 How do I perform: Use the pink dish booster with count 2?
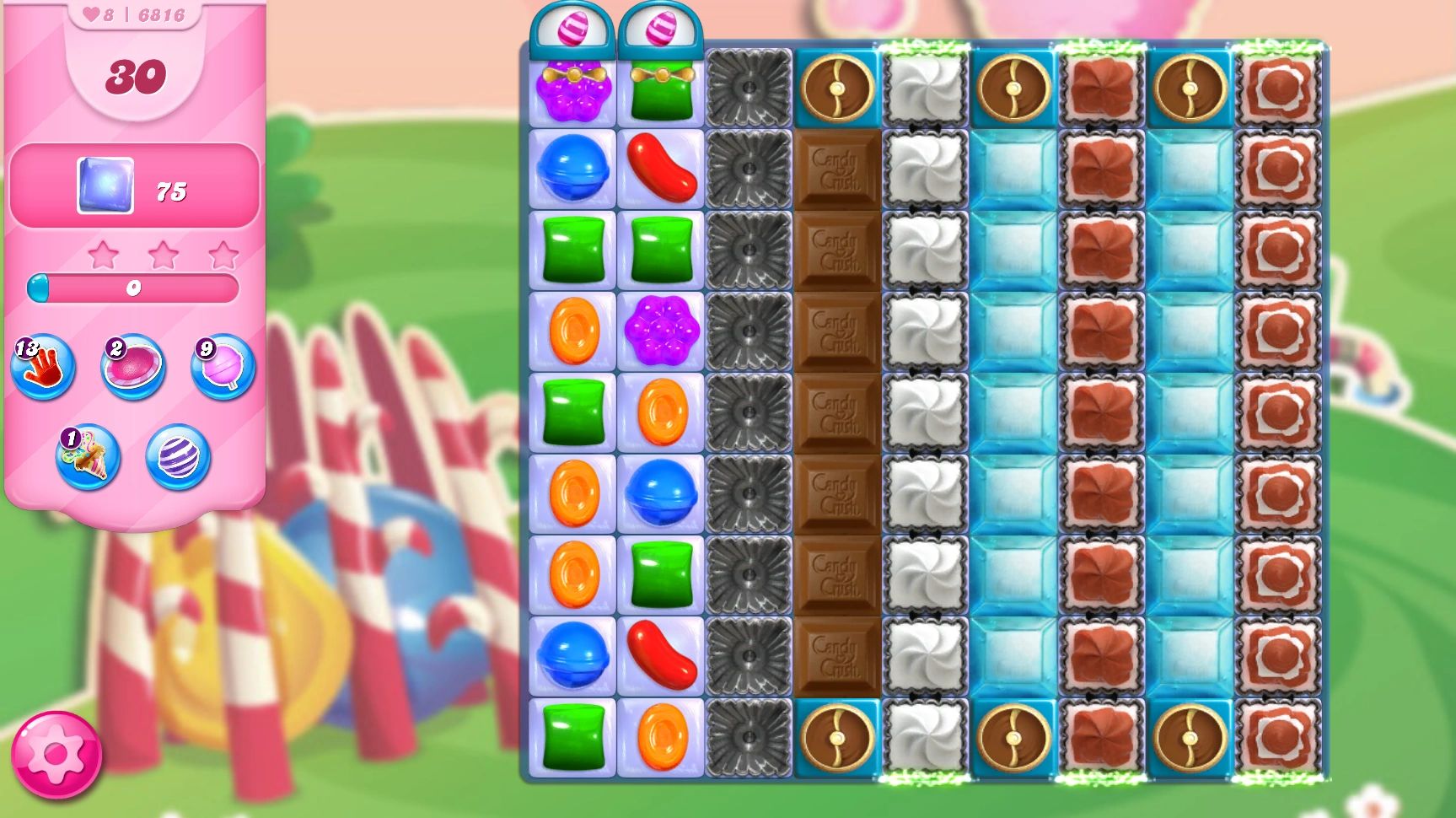133,368
